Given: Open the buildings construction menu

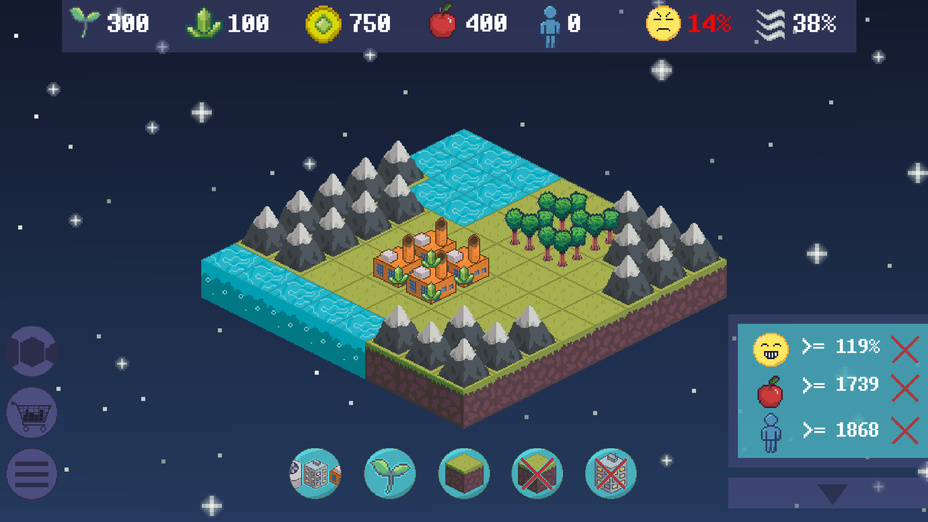Looking at the screenshot, I should tap(315, 473).
